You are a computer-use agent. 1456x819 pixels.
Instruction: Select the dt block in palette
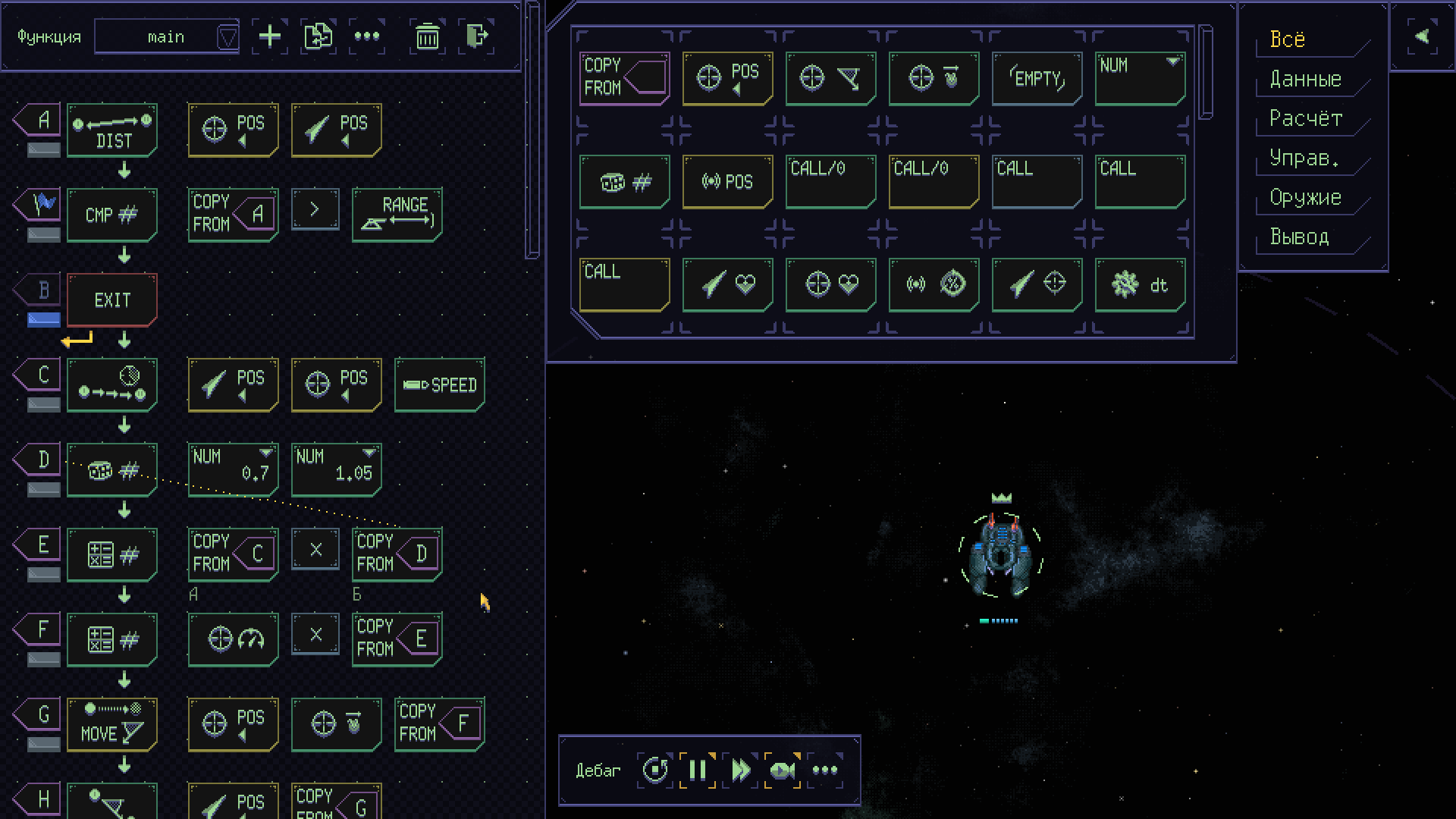pyautogui.click(x=1140, y=284)
